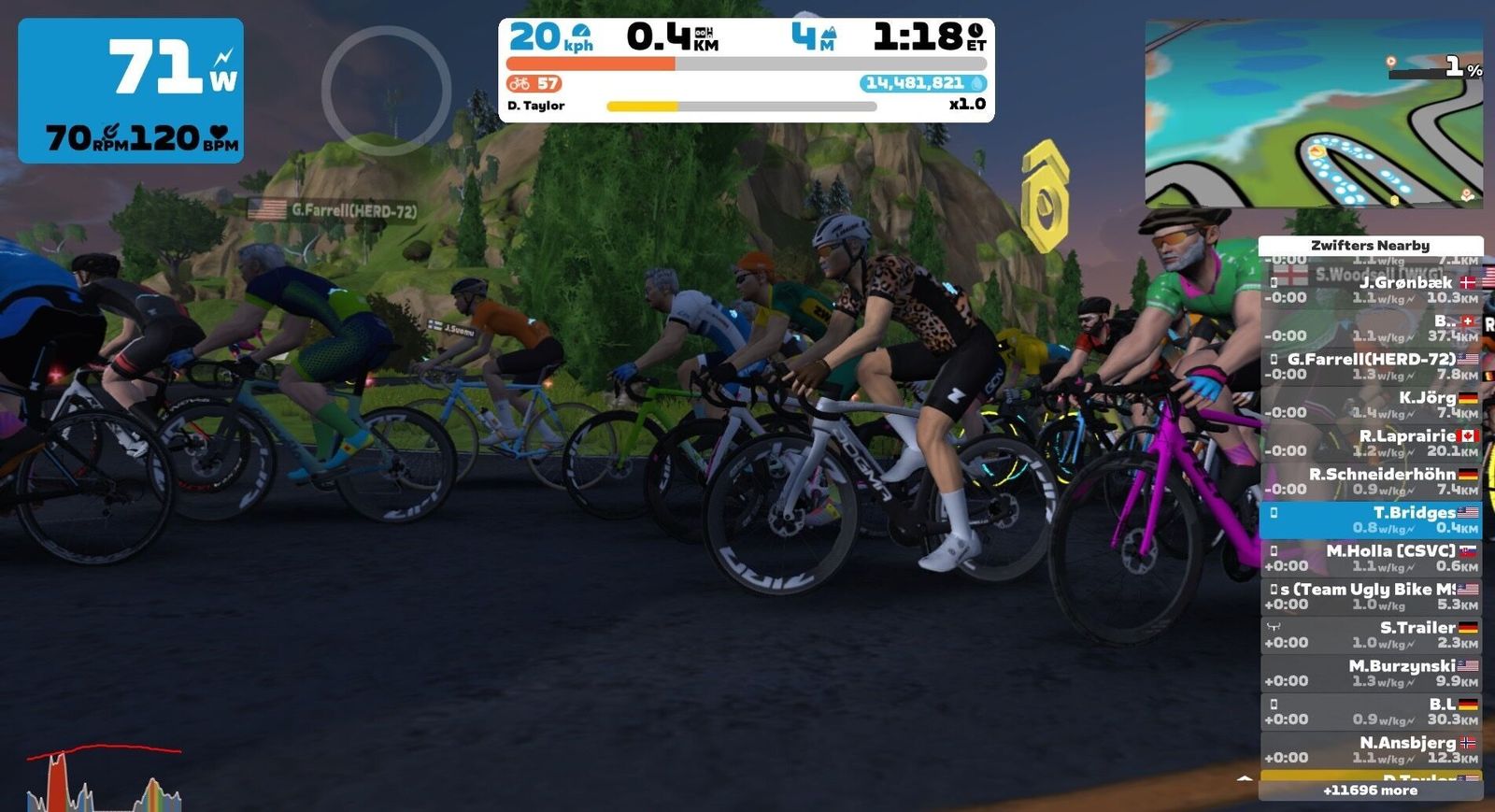The width and height of the screenshot is (1495, 812).
Task: Click the Zwifters Nearby header
Action: (1370, 245)
